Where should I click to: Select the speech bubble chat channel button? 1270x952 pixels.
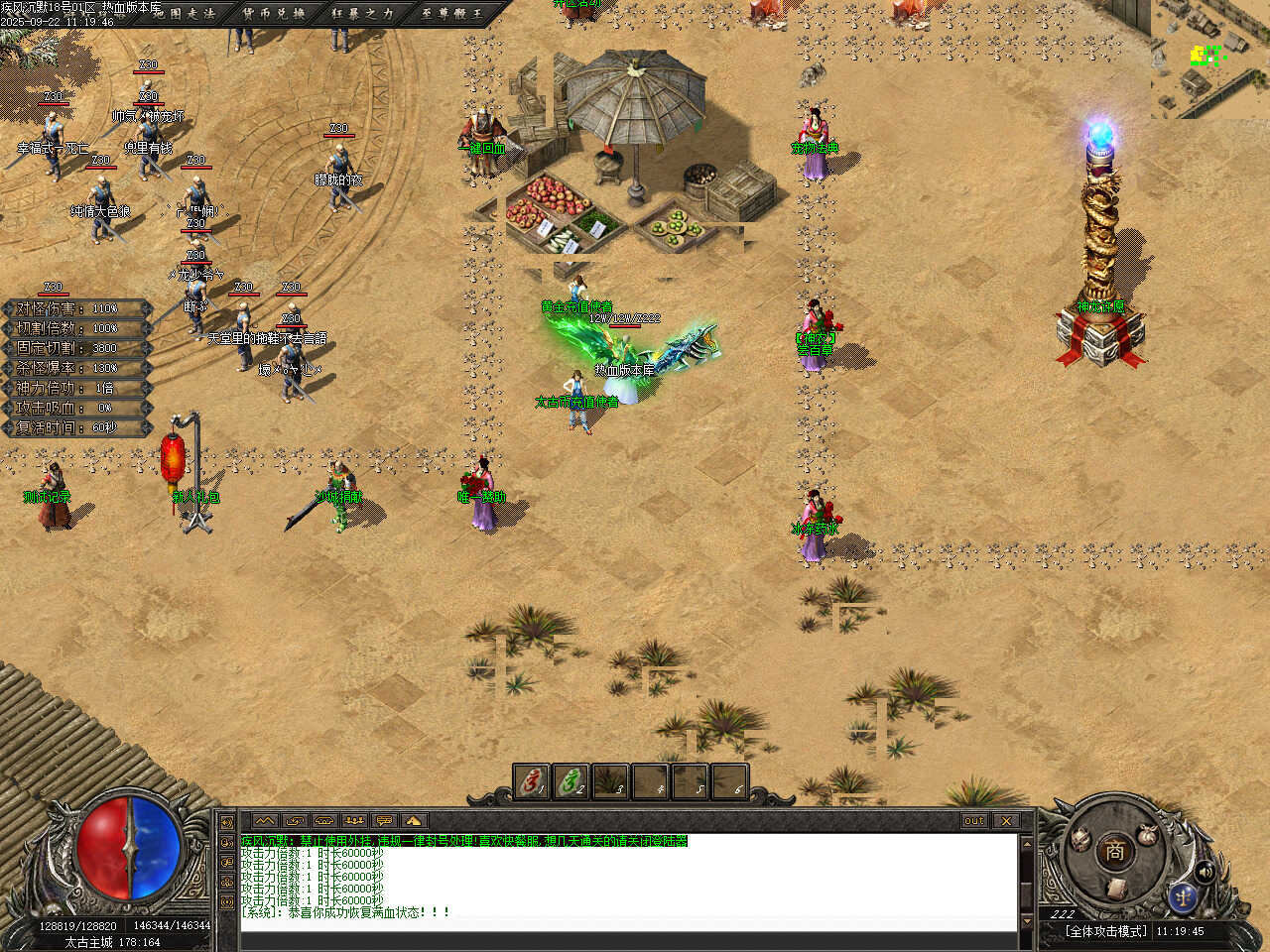pyautogui.click(x=384, y=821)
